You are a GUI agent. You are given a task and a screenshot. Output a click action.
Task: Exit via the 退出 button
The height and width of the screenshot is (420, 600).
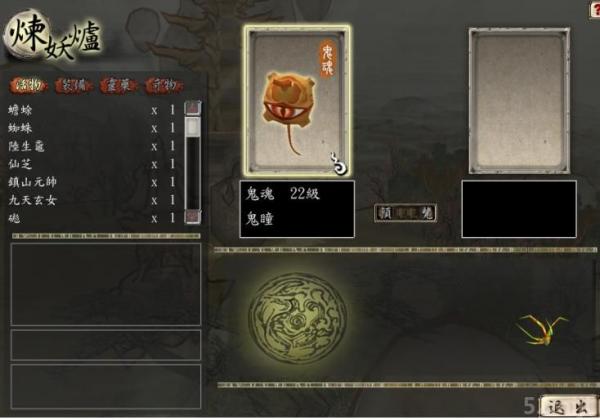[x=567, y=406]
